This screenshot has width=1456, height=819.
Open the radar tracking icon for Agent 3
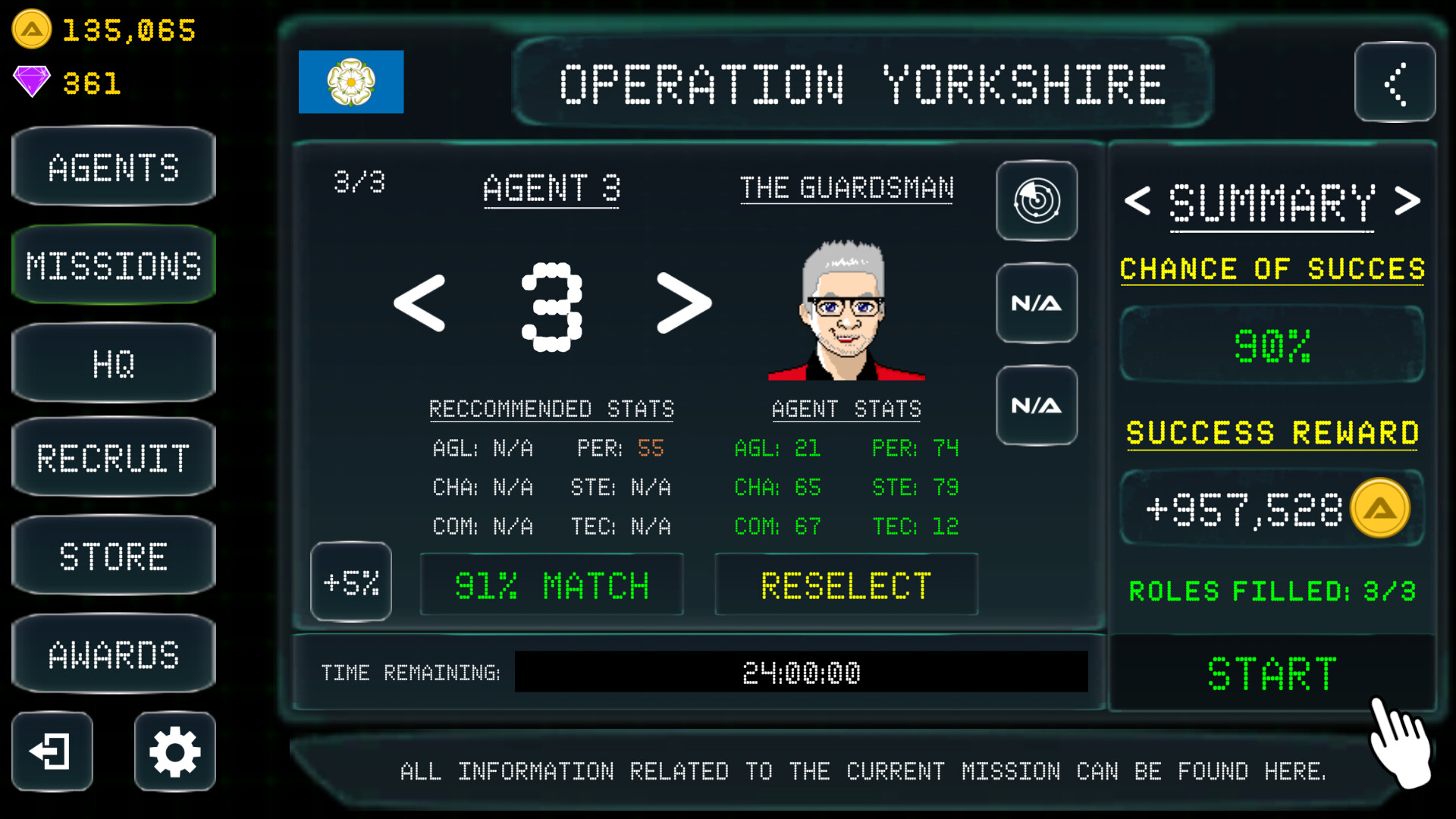point(1037,200)
